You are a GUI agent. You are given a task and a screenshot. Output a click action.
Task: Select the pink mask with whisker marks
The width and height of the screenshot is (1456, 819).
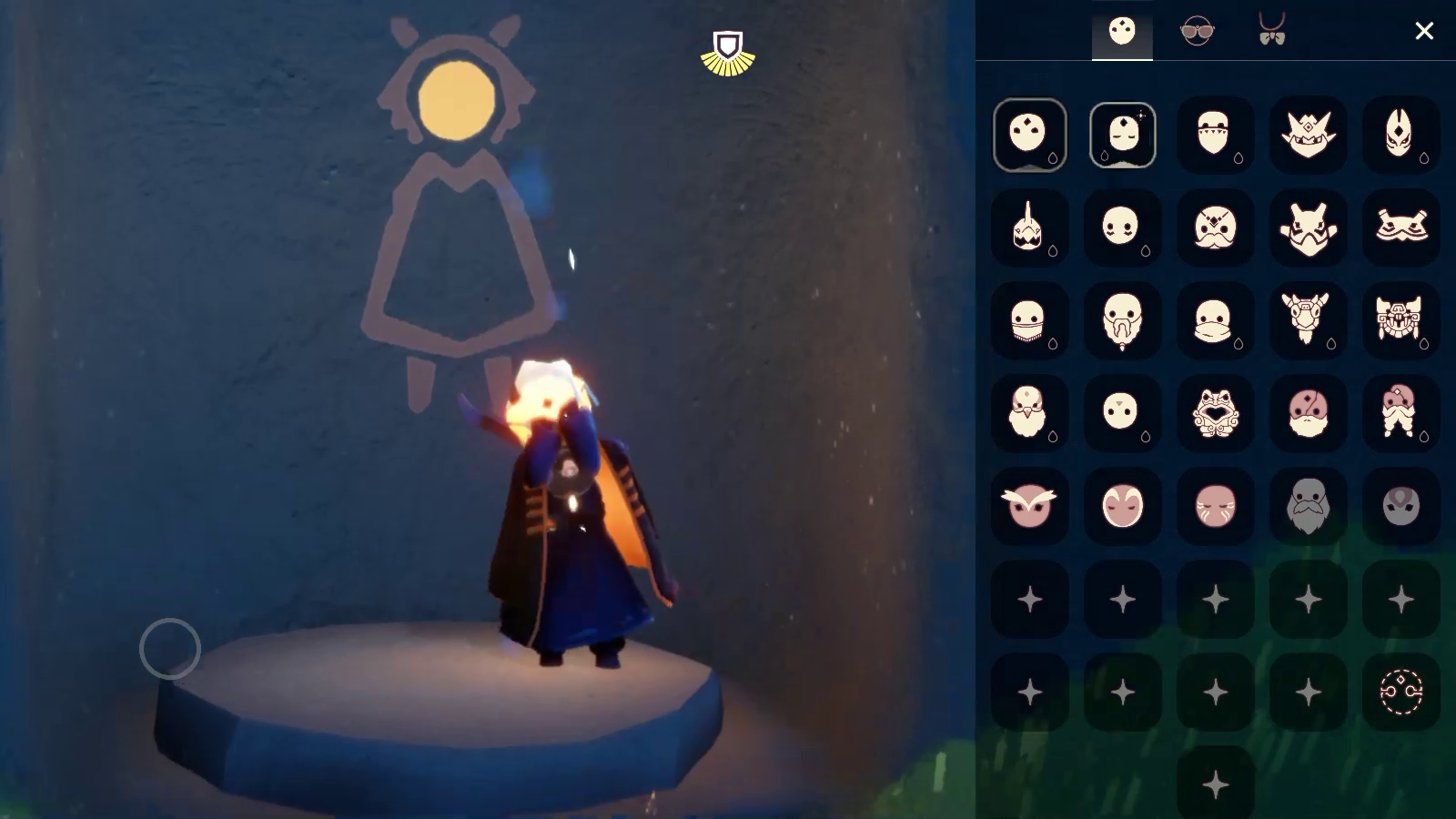(x=1215, y=506)
